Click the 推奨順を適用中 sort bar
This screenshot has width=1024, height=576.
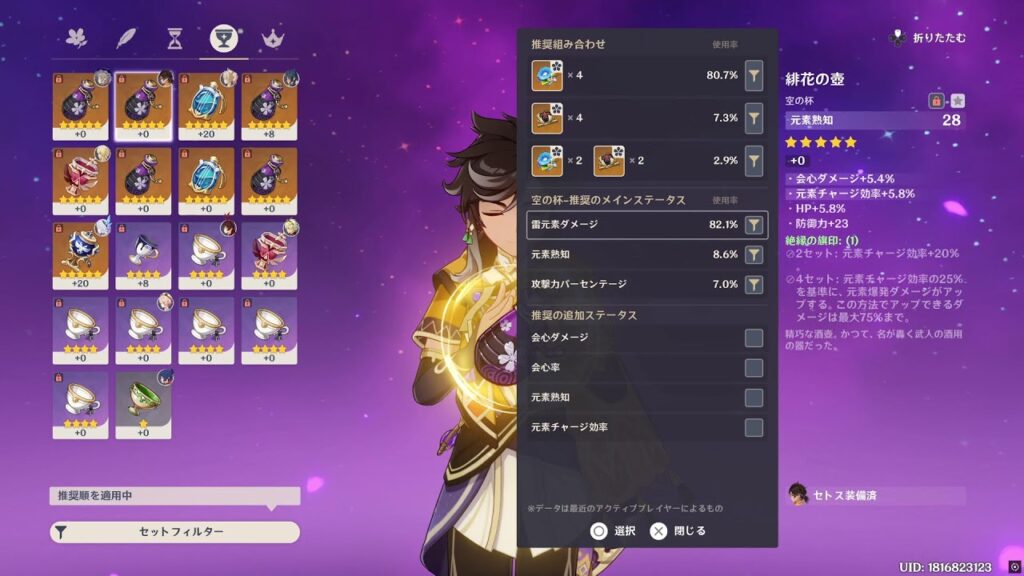[175, 496]
